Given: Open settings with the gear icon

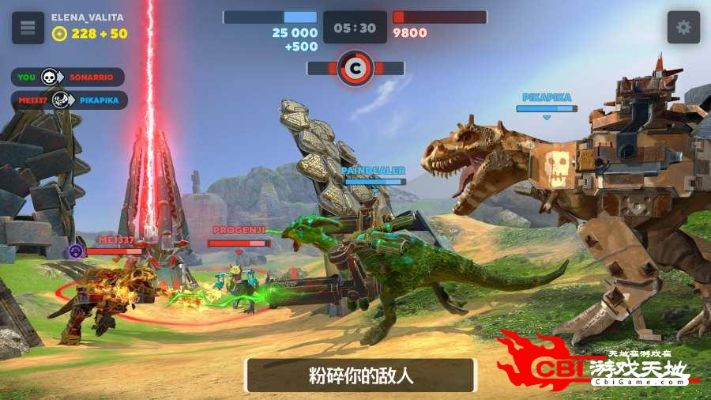Looking at the screenshot, I should coord(683,27).
